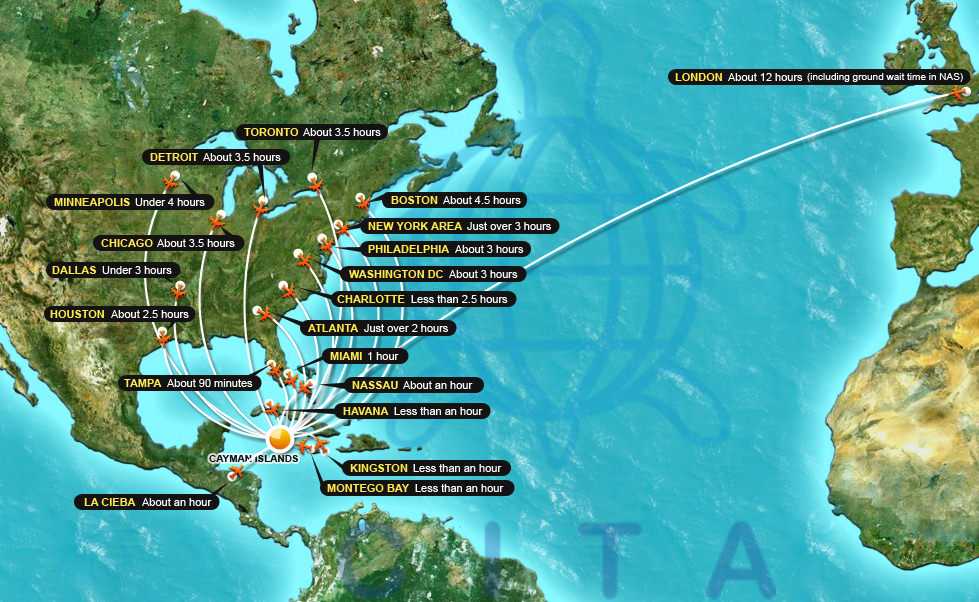Click the Philadelphia flight label
979x602 pixels.
445,249
